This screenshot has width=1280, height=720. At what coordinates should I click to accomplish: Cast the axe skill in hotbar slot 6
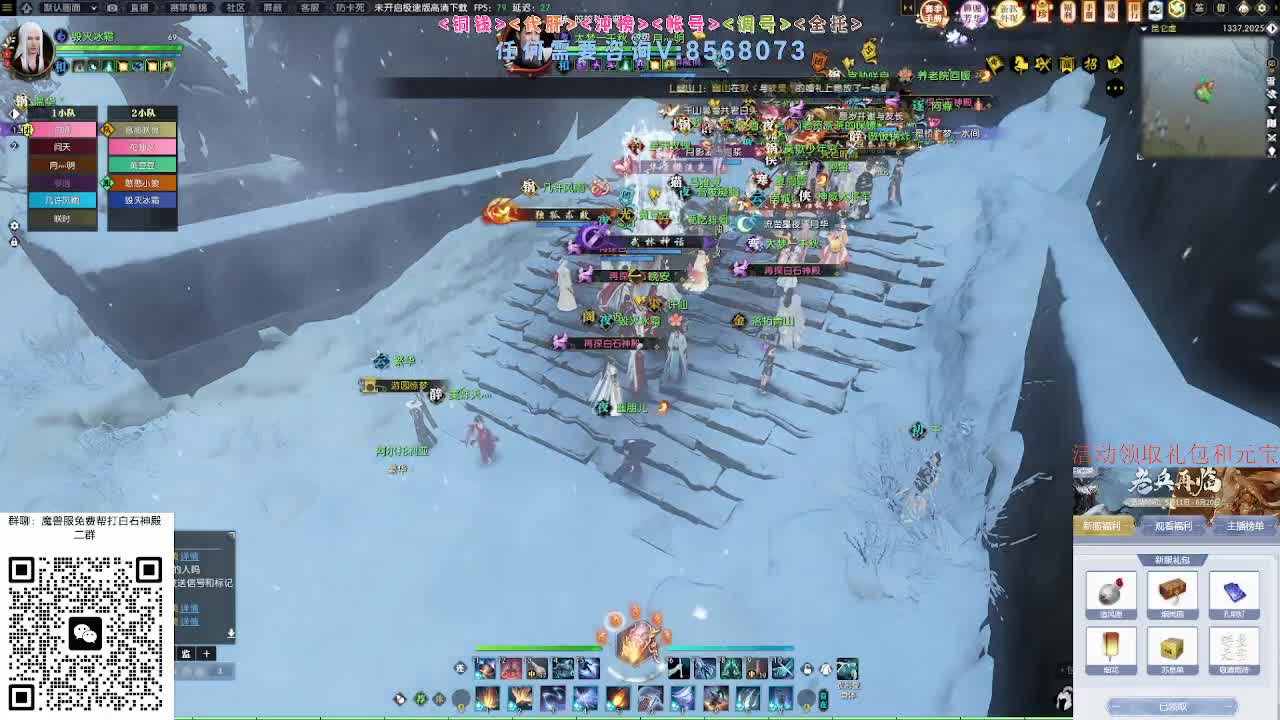677,668
